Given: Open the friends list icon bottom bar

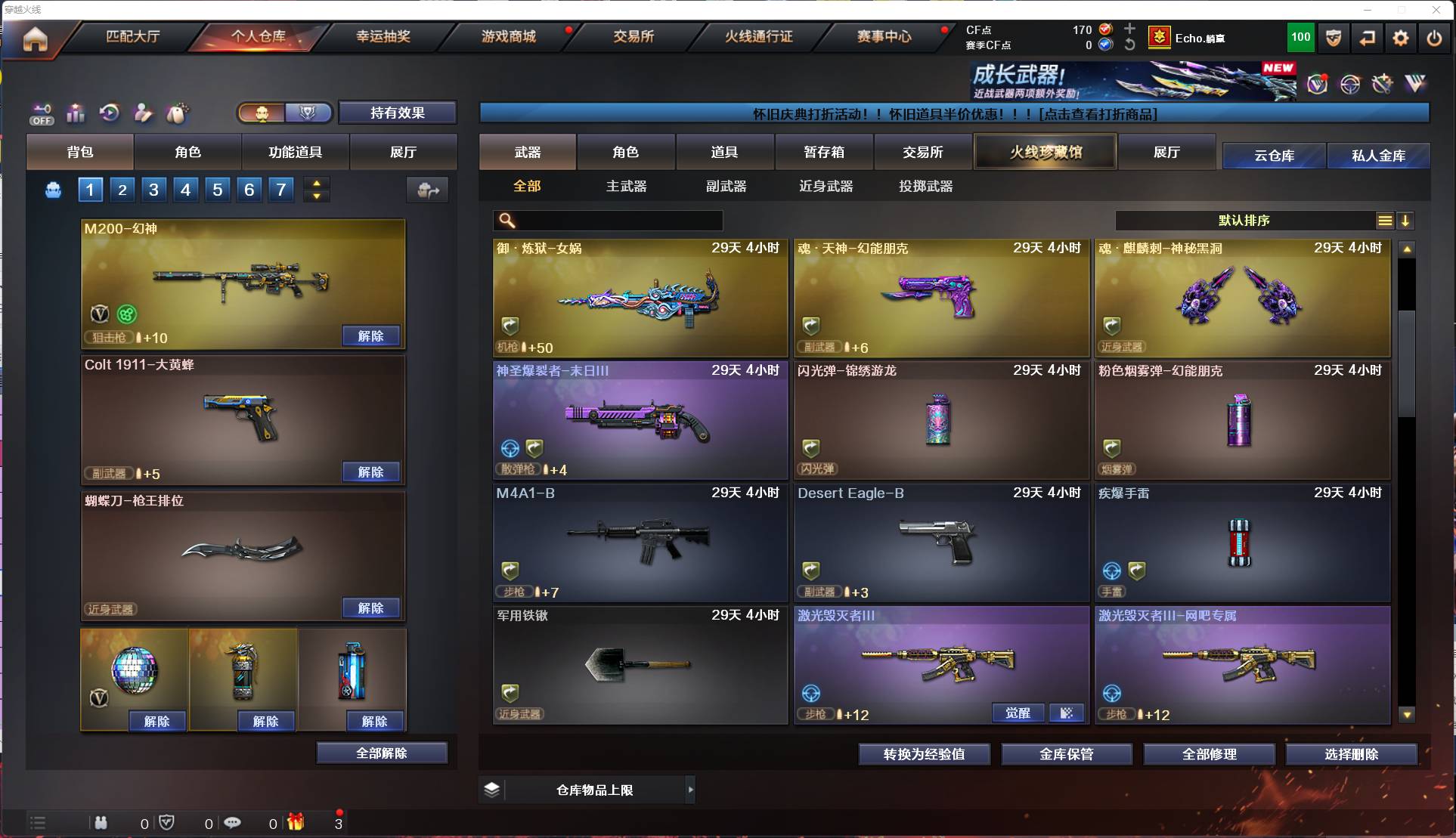Looking at the screenshot, I should coord(101,823).
